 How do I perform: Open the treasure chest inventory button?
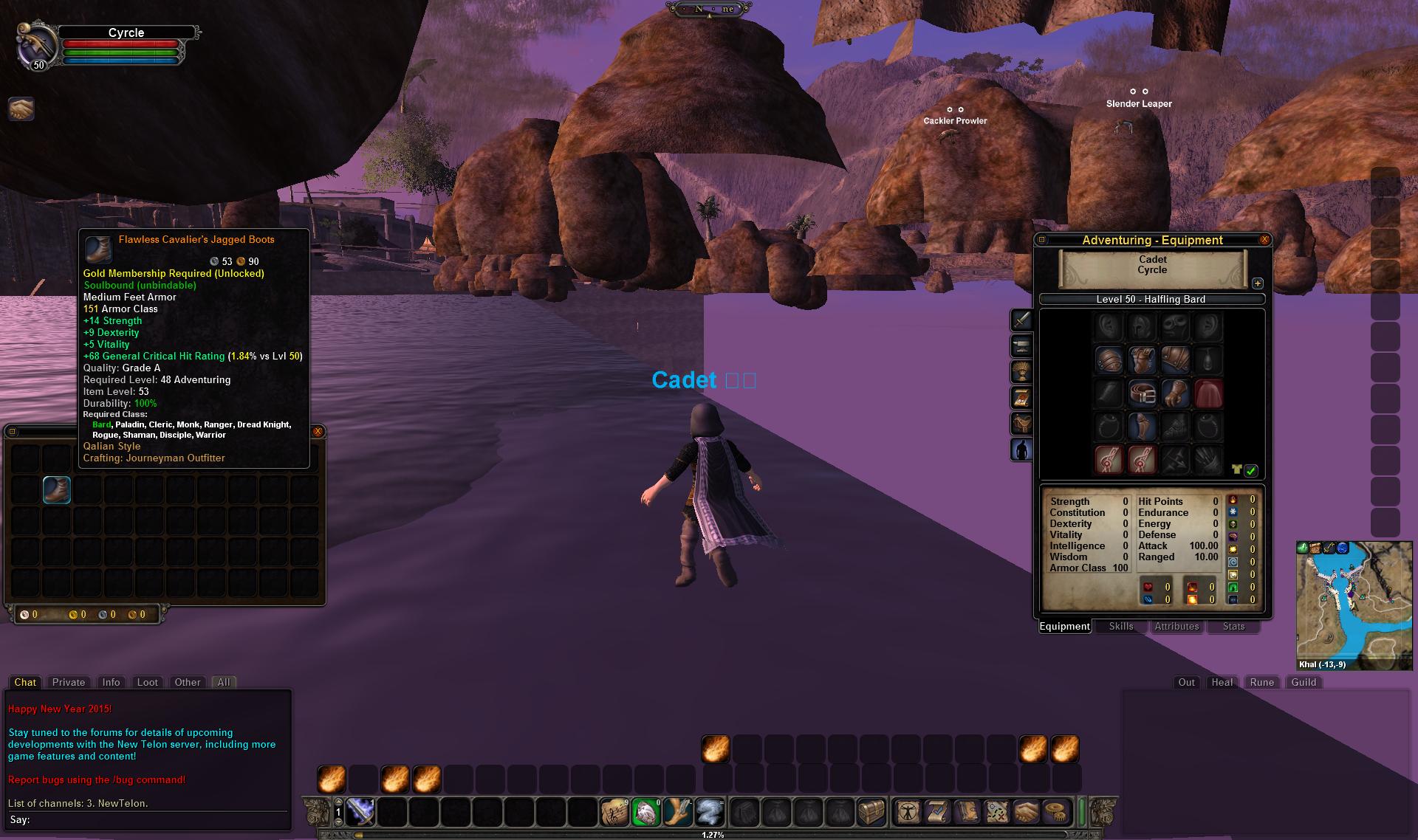click(871, 813)
